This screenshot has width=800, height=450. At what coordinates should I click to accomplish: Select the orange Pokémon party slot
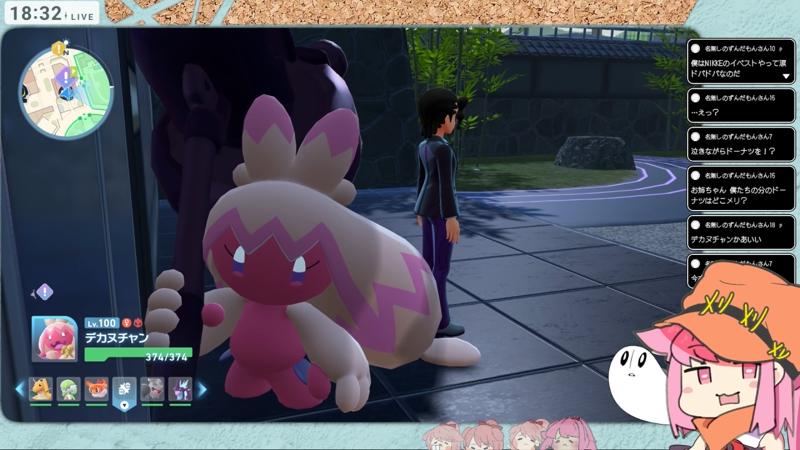[x=97, y=389]
